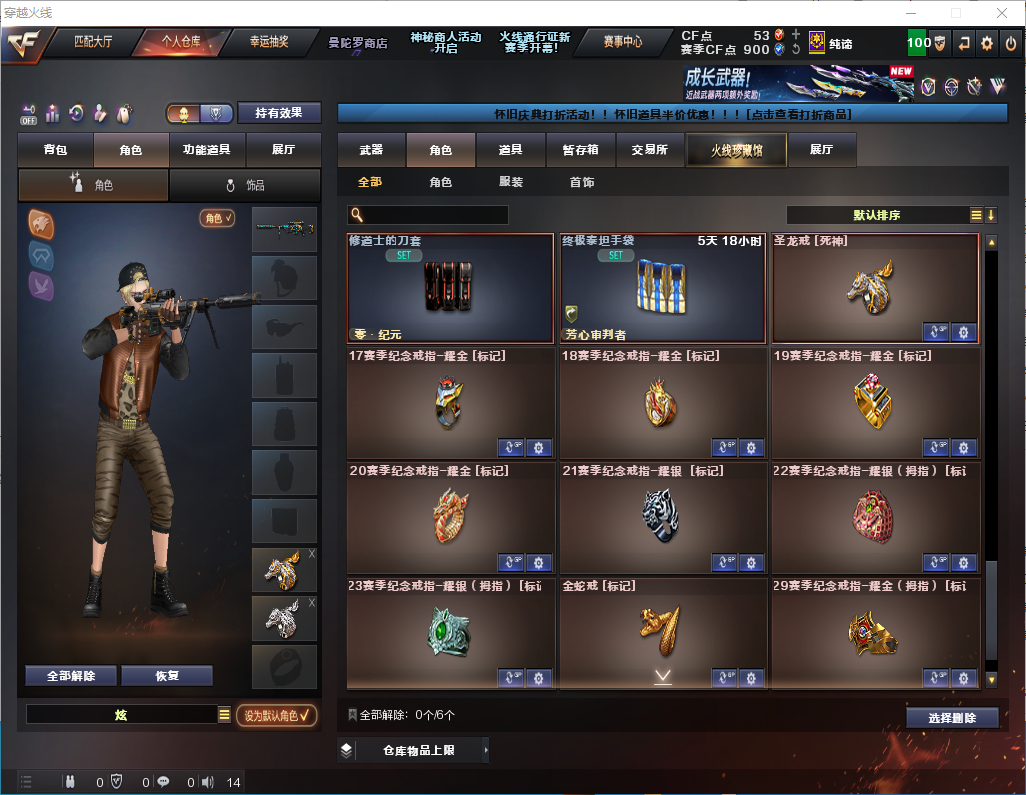This screenshot has height=795, width=1026.
Task: Open the 赛事中心 event center
Action: 623,42
